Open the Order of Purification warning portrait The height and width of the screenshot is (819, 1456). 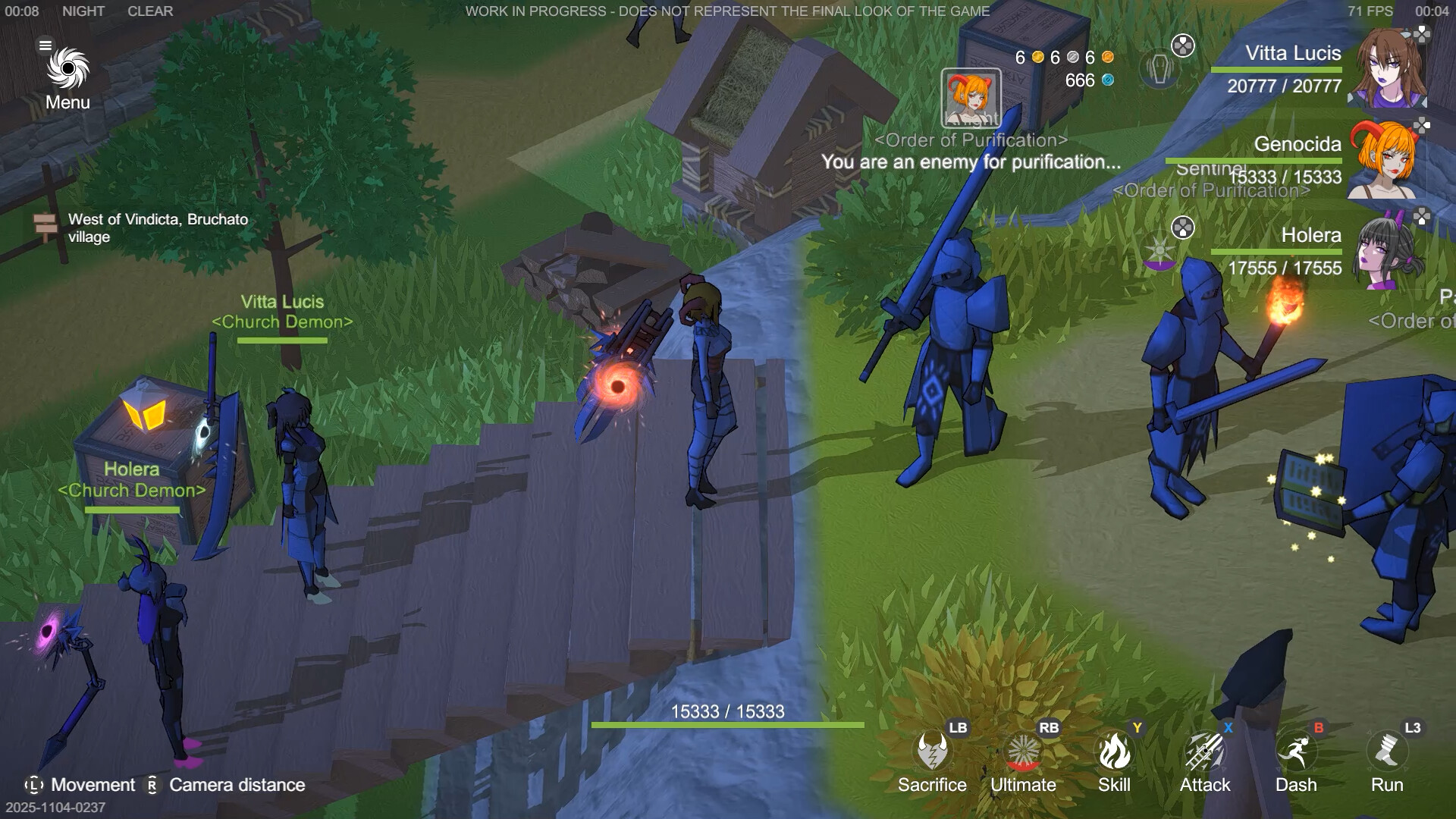[971, 99]
